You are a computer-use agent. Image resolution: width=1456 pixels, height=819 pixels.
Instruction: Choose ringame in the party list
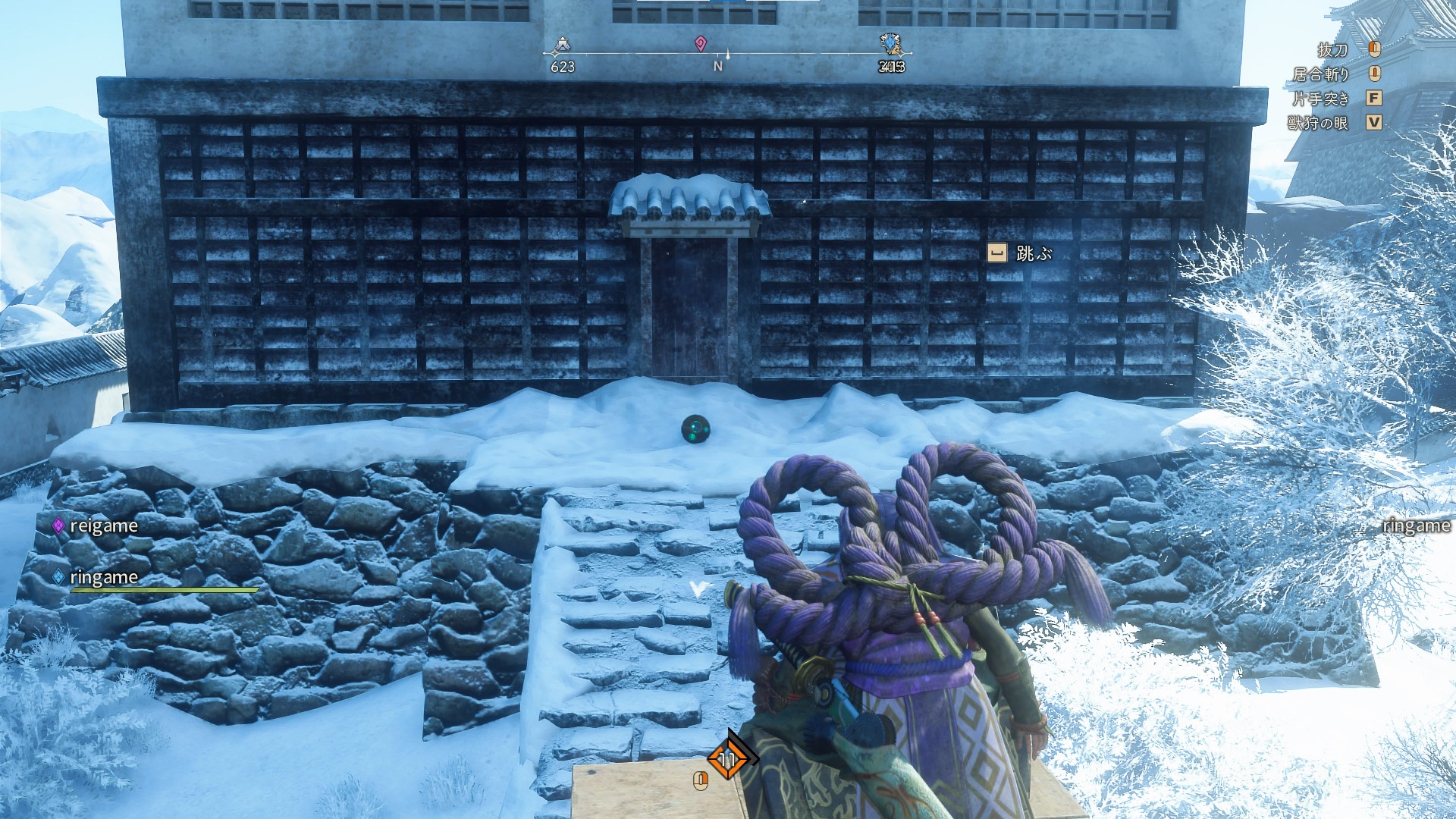pos(103,577)
